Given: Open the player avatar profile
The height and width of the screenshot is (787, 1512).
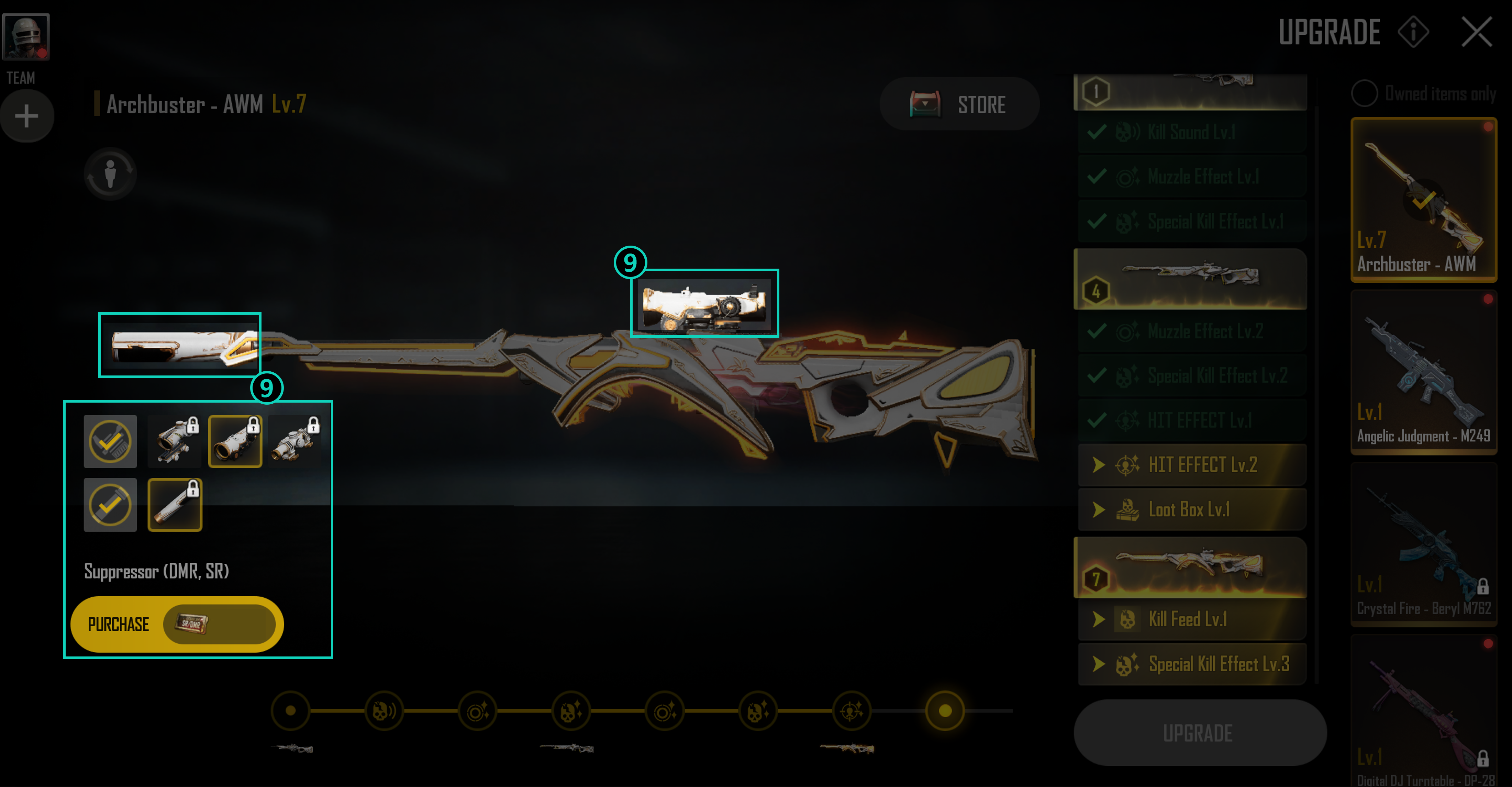Looking at the screenshot, I should coord(26,36).
